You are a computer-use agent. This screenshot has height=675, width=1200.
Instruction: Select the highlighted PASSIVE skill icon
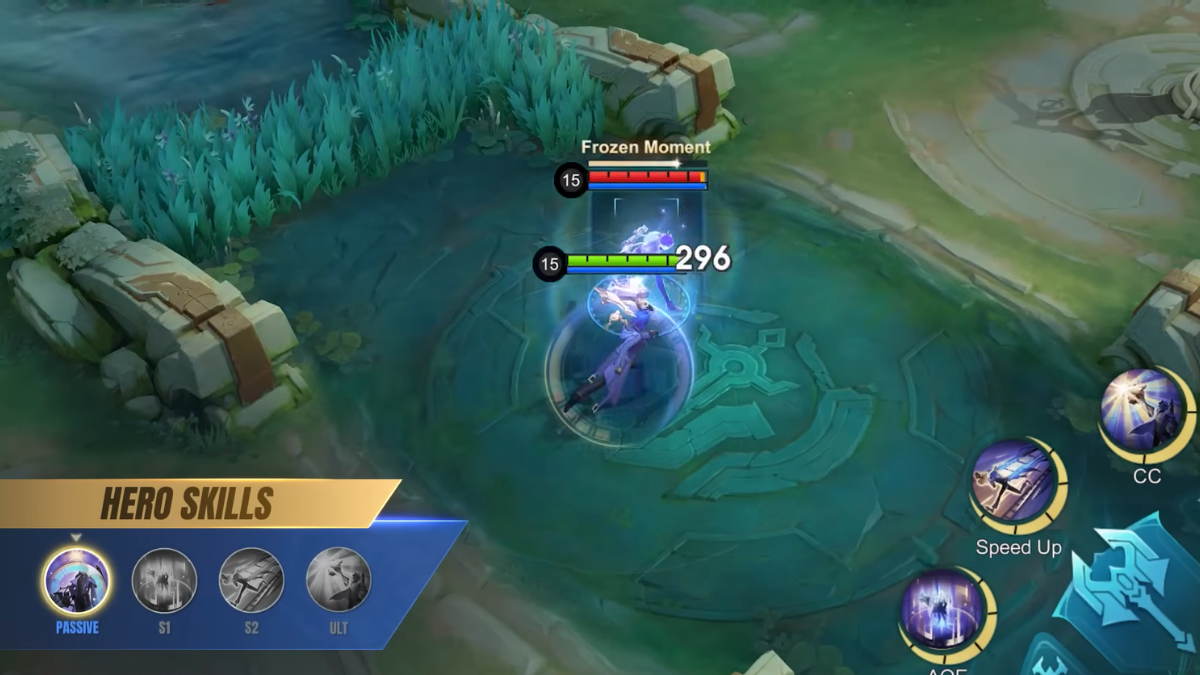pyautogui.click(x=77, y=581)
